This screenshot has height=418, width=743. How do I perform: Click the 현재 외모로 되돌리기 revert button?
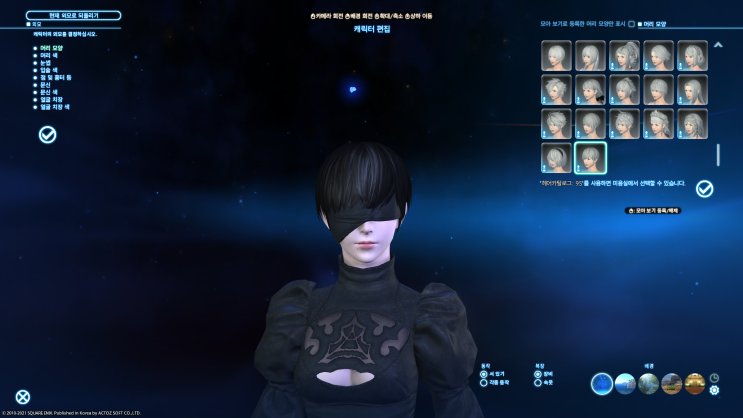[70, 16]
